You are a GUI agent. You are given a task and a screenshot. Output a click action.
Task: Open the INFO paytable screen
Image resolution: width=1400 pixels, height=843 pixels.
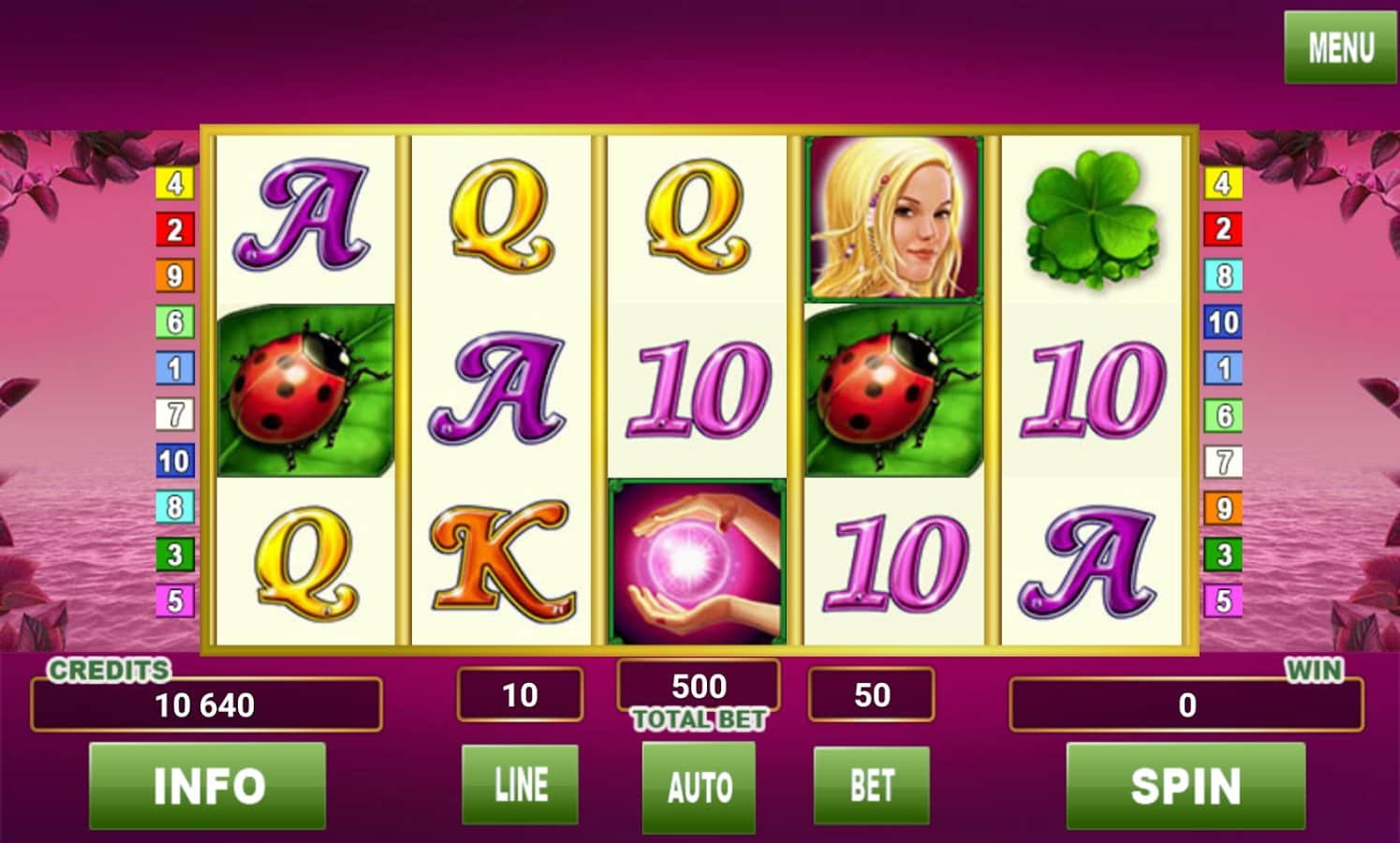(x=206, y=784)
